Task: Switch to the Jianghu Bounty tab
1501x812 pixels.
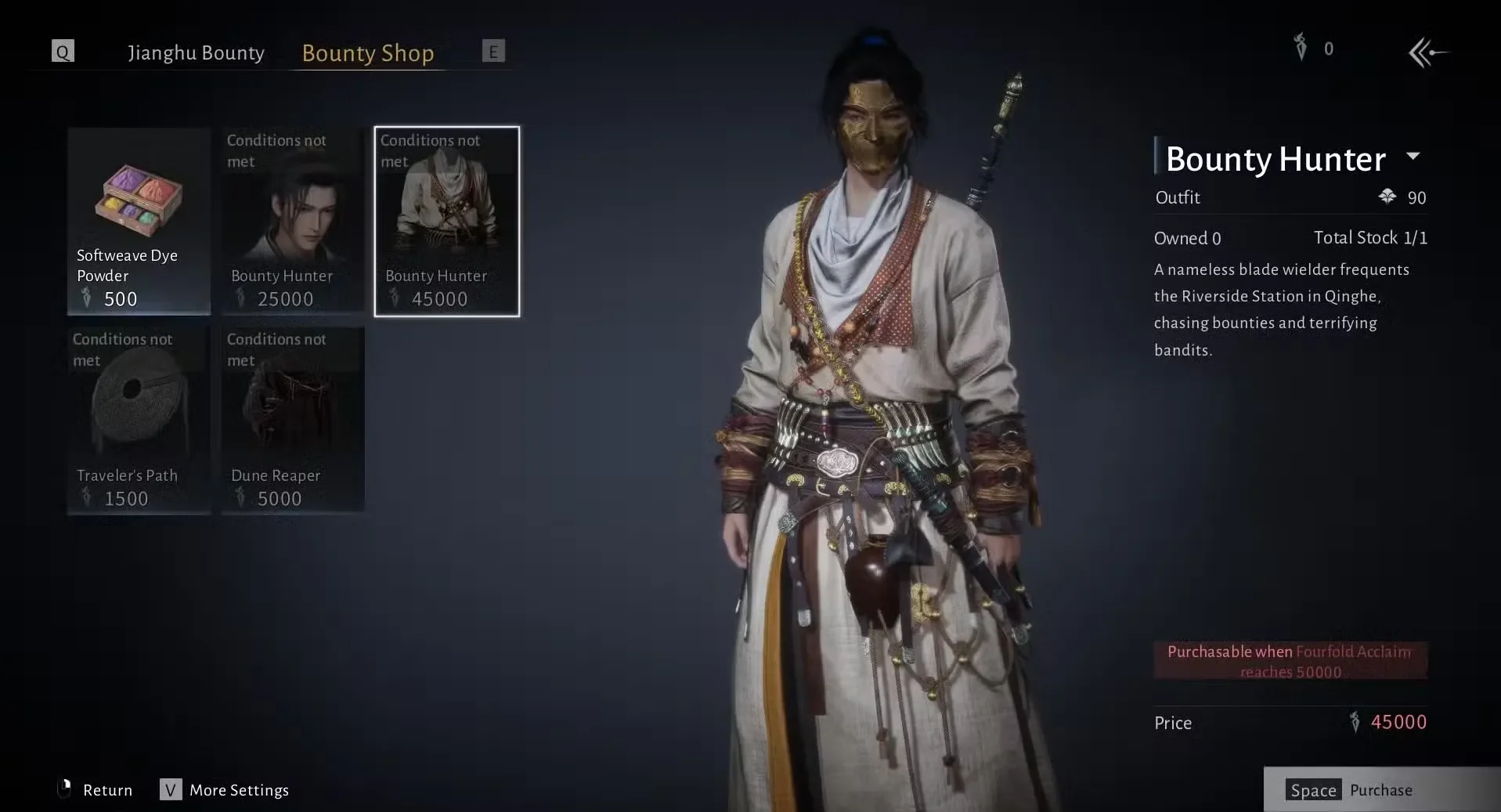Action: 196,52
